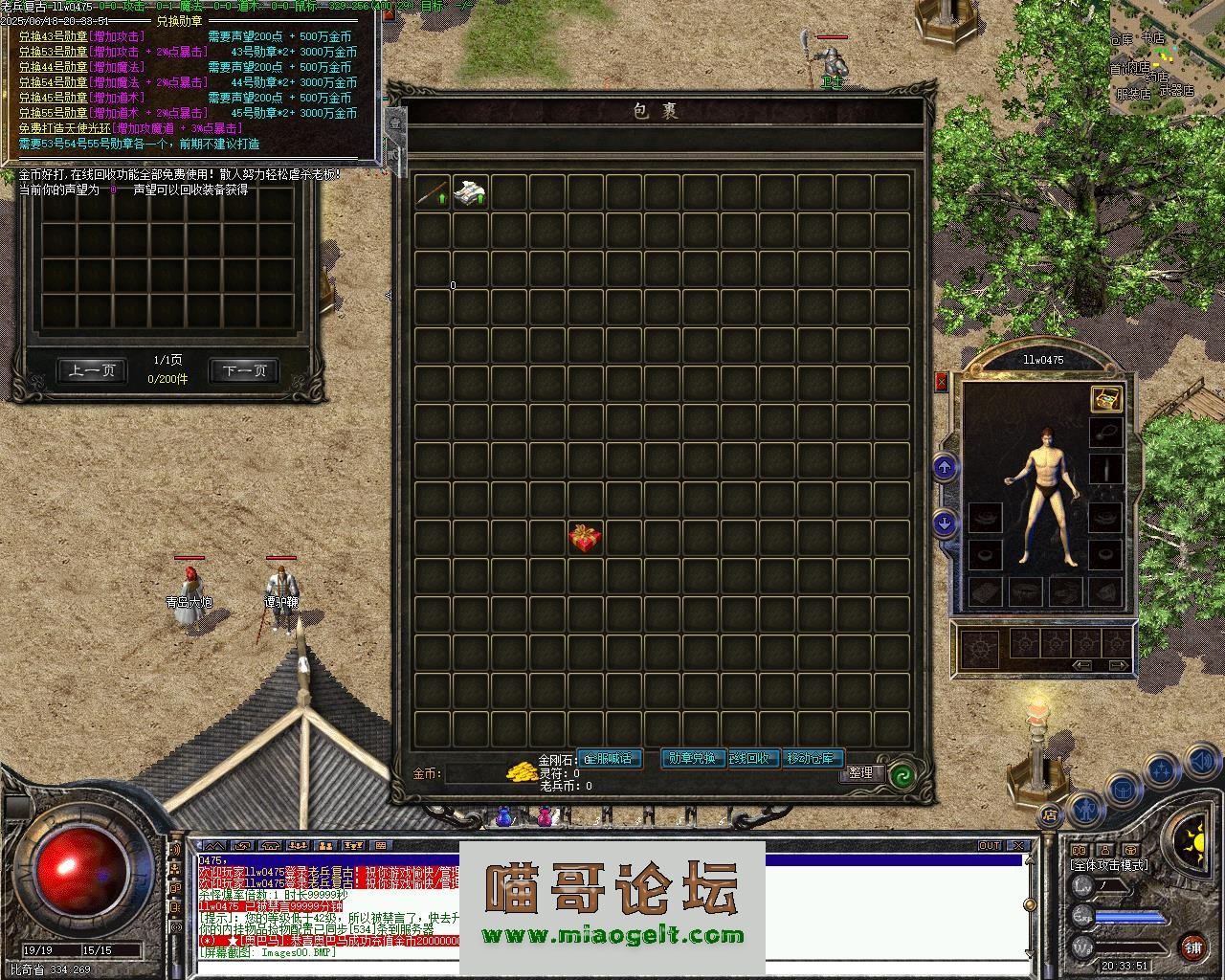Open the 移动仓库 mobile warehouse
This screenshot has height=980, width=1225.
coord(813,759)
